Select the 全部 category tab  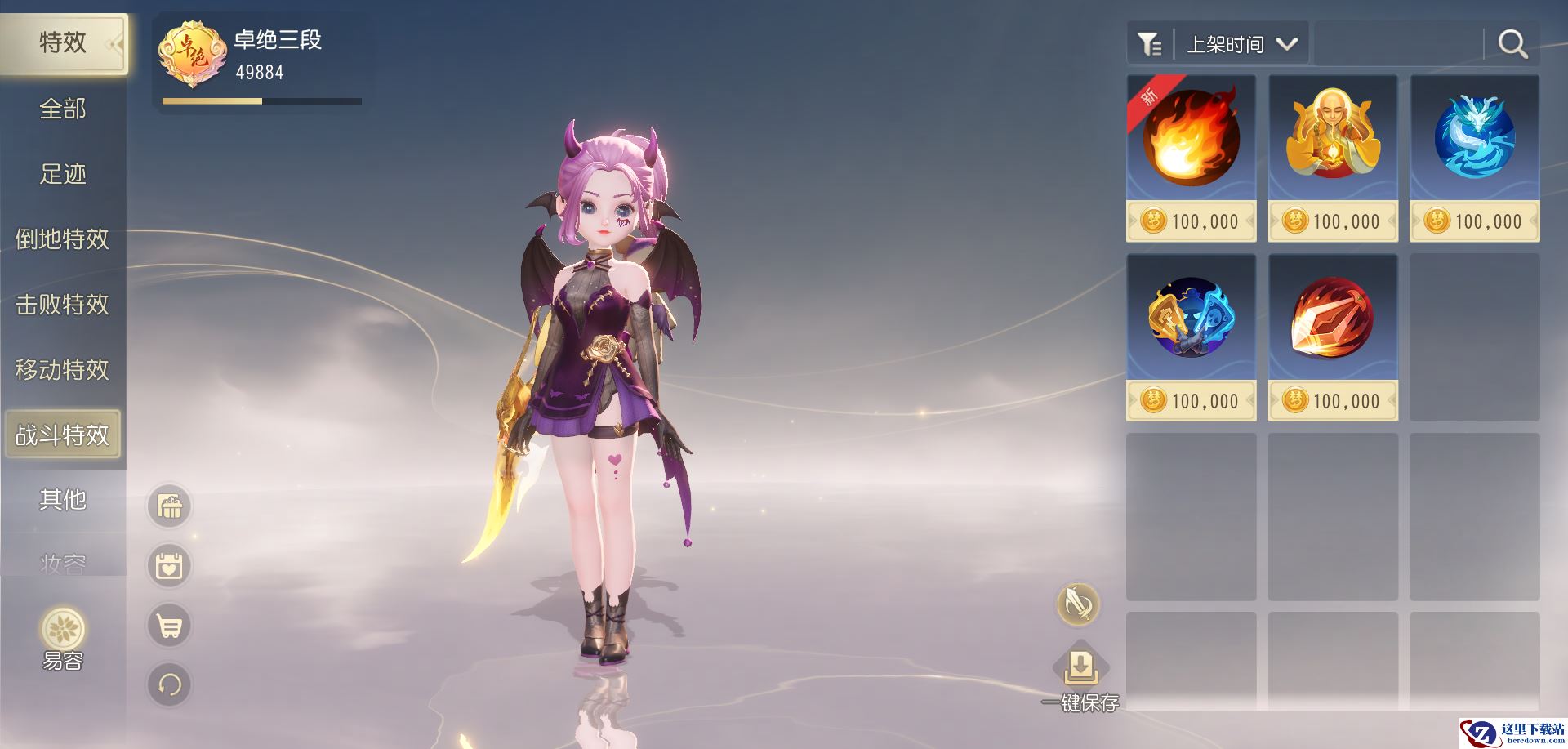click(x=62, y=109)
